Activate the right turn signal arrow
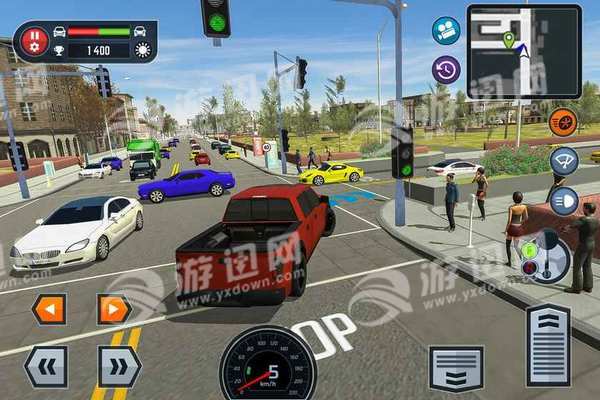This screenshot has width=600, height=400. [114, 309]
